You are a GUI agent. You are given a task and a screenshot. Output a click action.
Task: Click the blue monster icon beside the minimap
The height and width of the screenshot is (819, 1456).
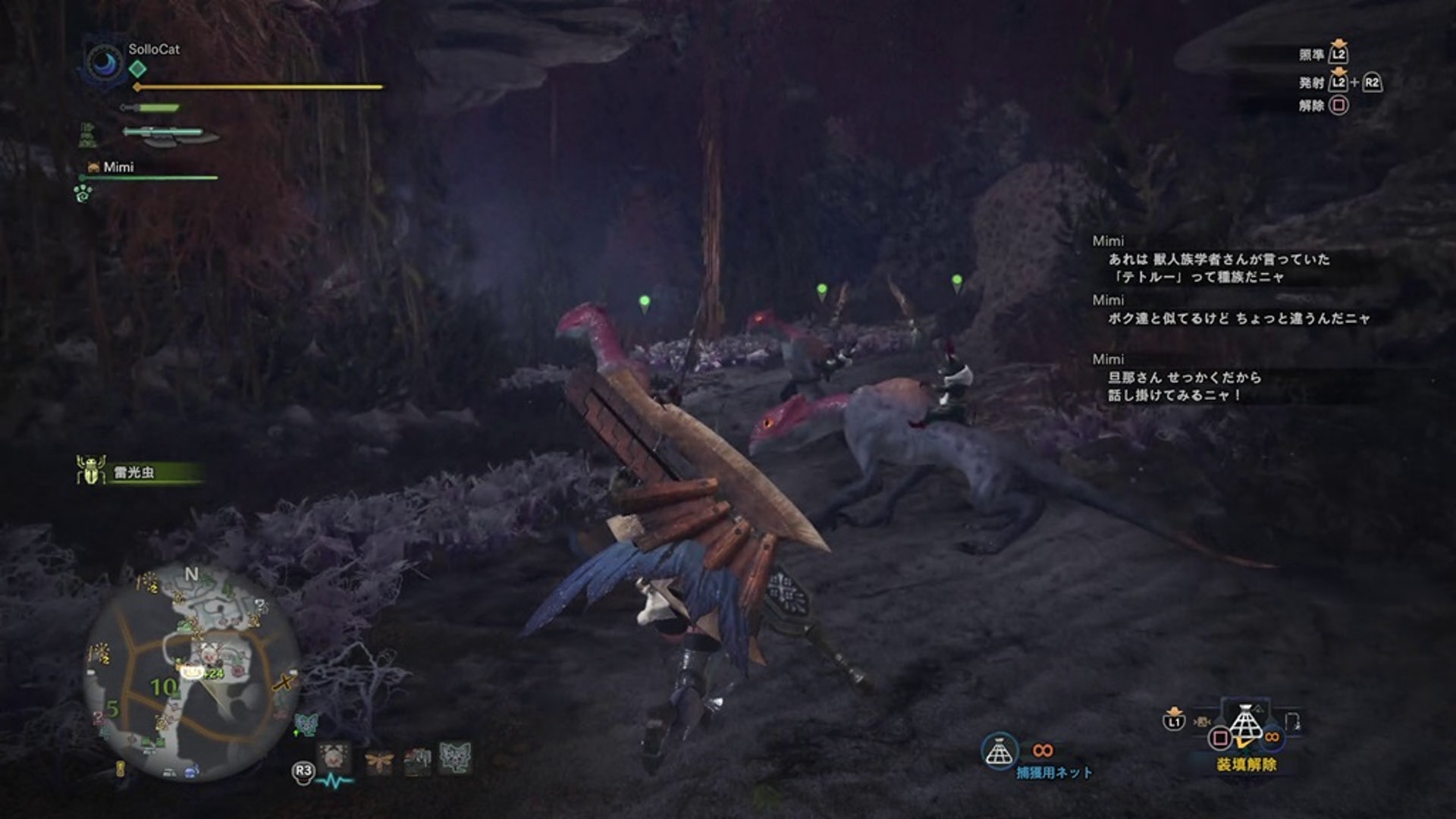pyautogui.click(x=305, y=724)
